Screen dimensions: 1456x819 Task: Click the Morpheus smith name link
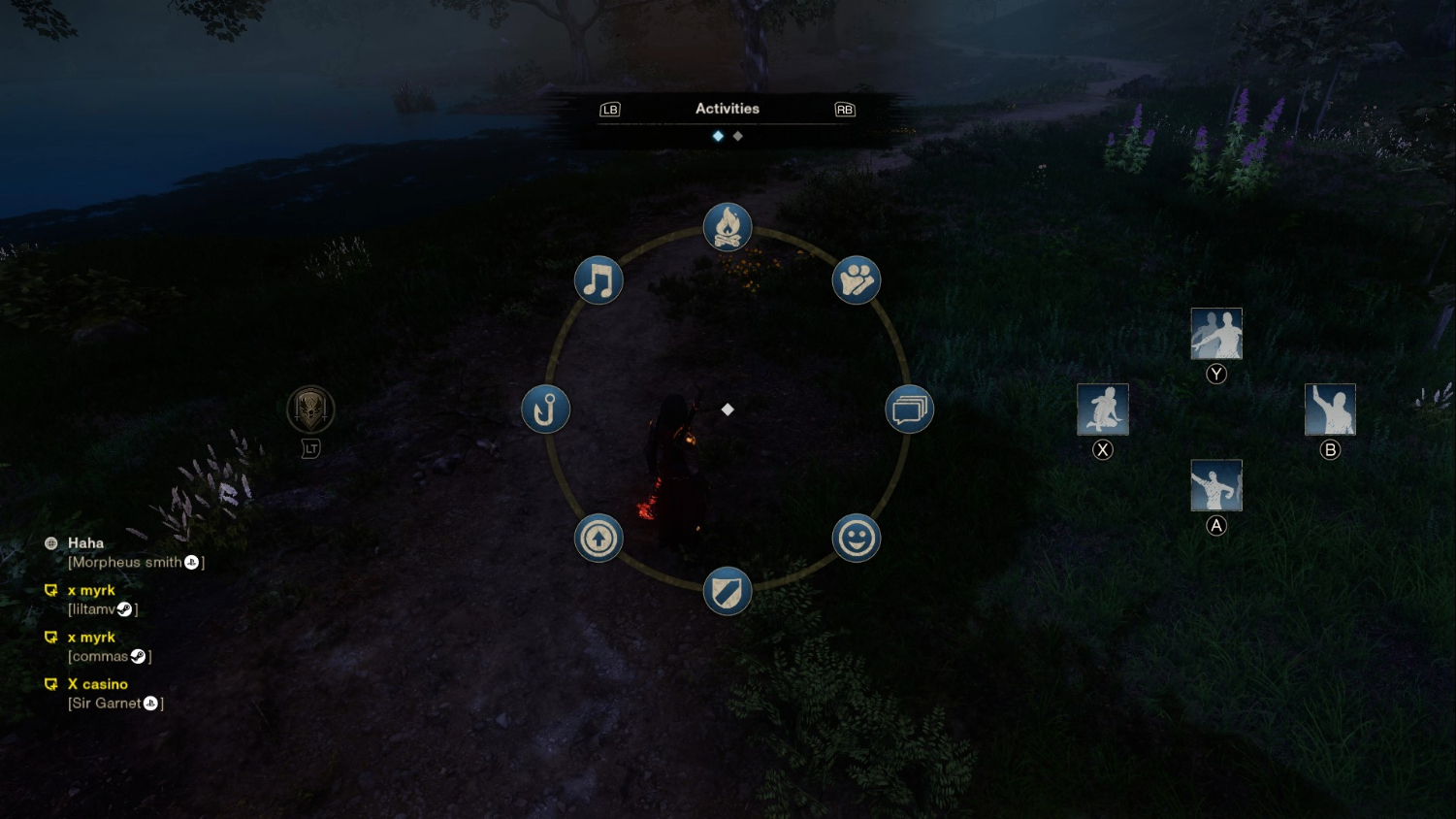click(128, 561)
